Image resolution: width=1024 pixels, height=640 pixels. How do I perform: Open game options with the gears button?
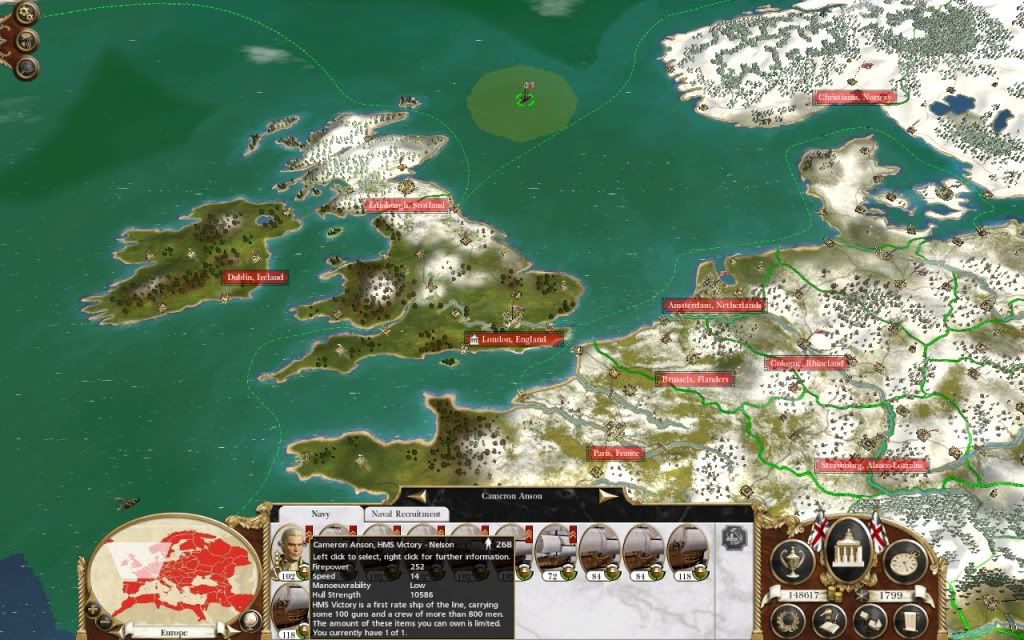pos(27,14)
